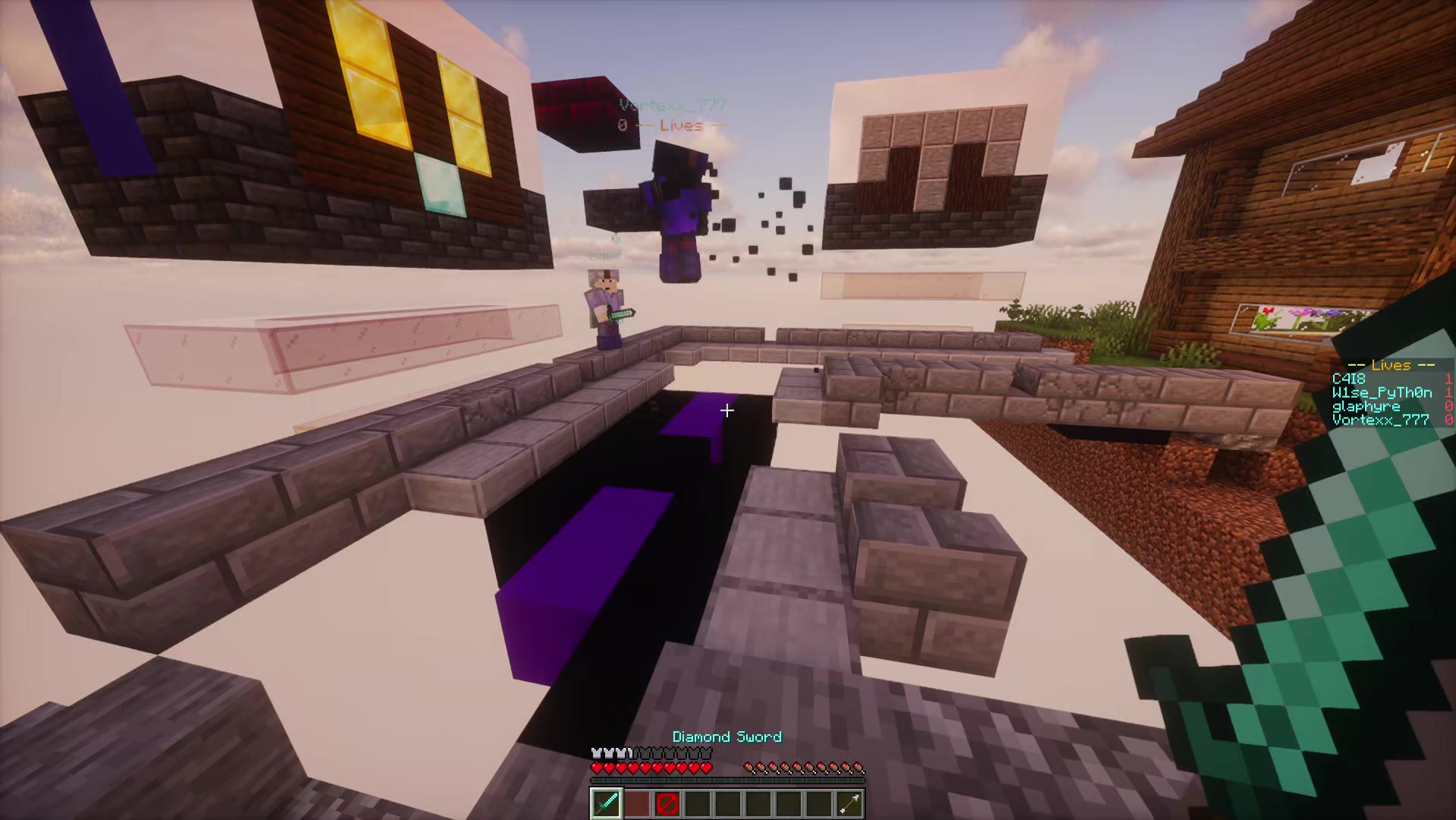Viewport: 1456px width, 820px height.
Task: Click the crosshair at screen center
Action: [726, 411]
